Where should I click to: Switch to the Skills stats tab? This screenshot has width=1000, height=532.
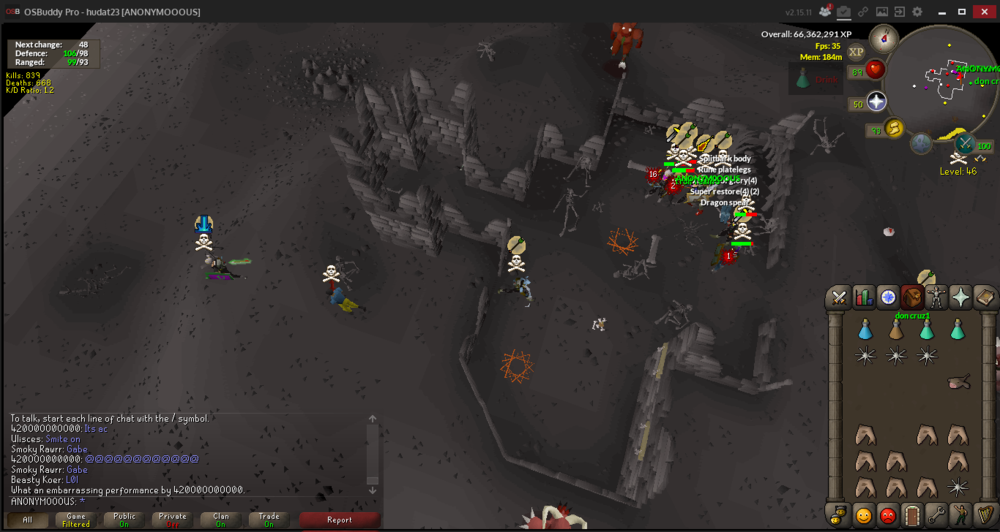click(862, 297)
